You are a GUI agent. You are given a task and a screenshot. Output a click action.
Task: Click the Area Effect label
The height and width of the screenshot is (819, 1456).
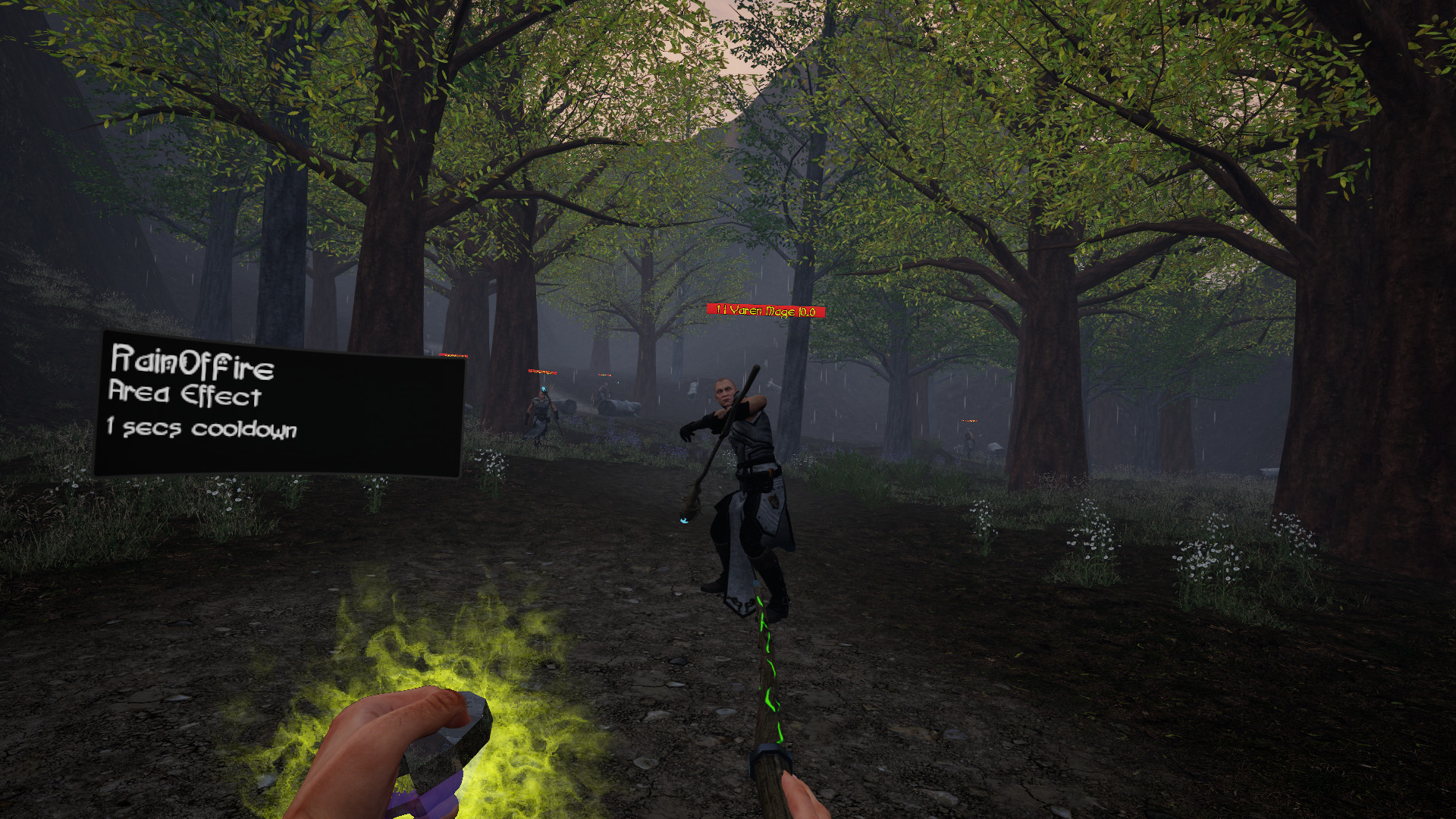pos(184,397)
